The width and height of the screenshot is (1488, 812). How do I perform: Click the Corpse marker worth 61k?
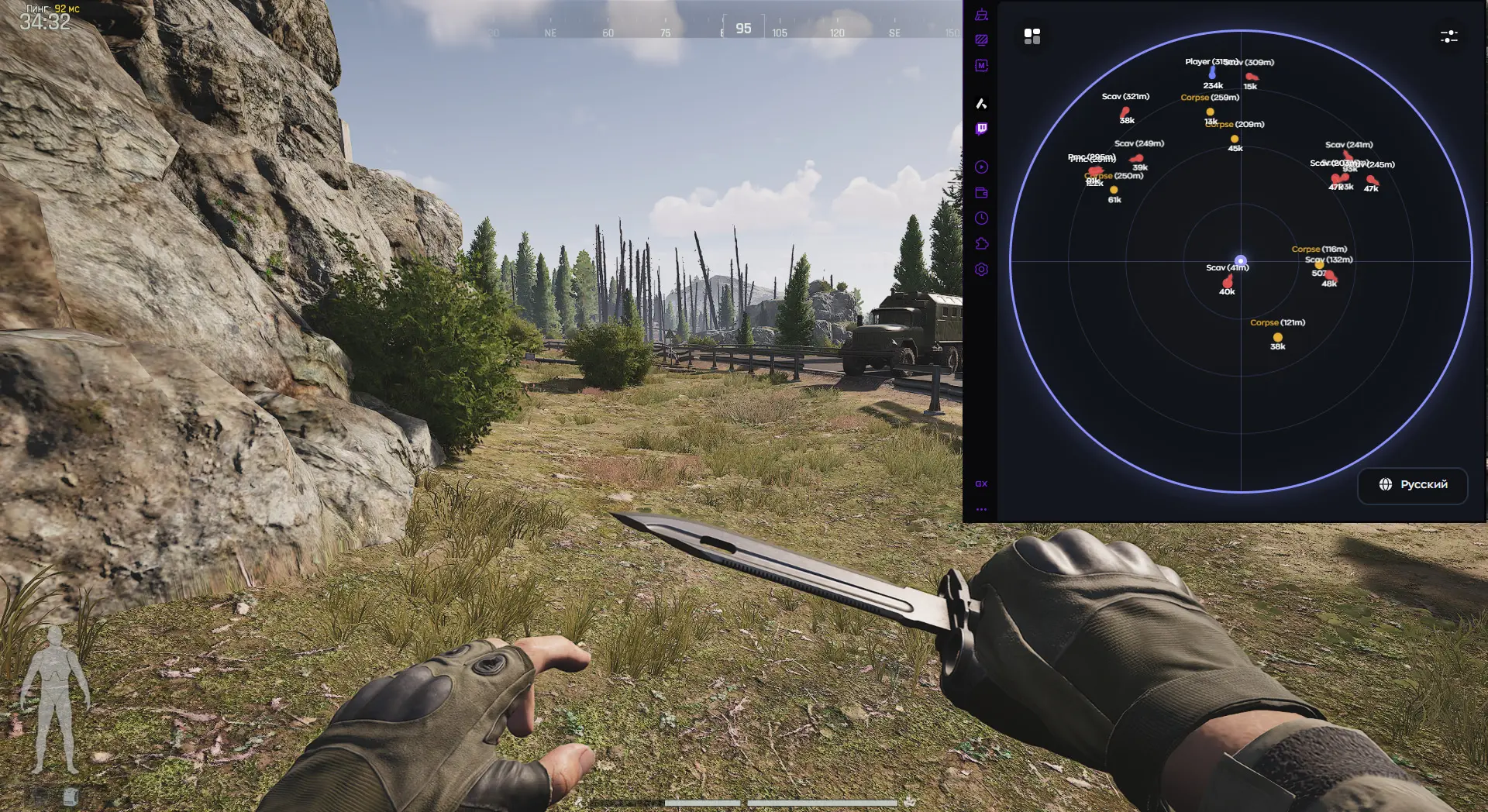pyautogui.click(x=1114, y=190)
